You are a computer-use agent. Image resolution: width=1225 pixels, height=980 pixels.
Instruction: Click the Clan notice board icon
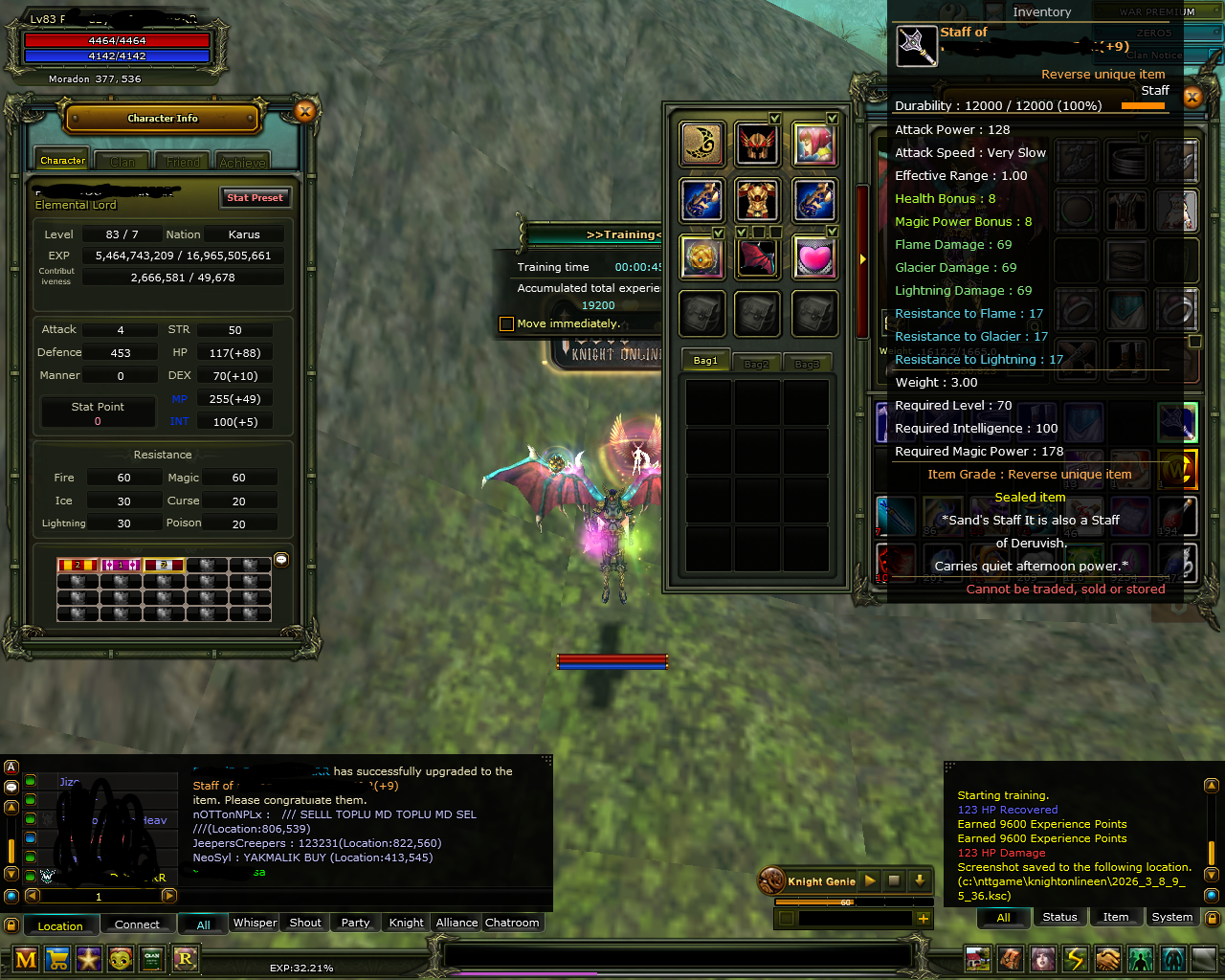point(151,959)
